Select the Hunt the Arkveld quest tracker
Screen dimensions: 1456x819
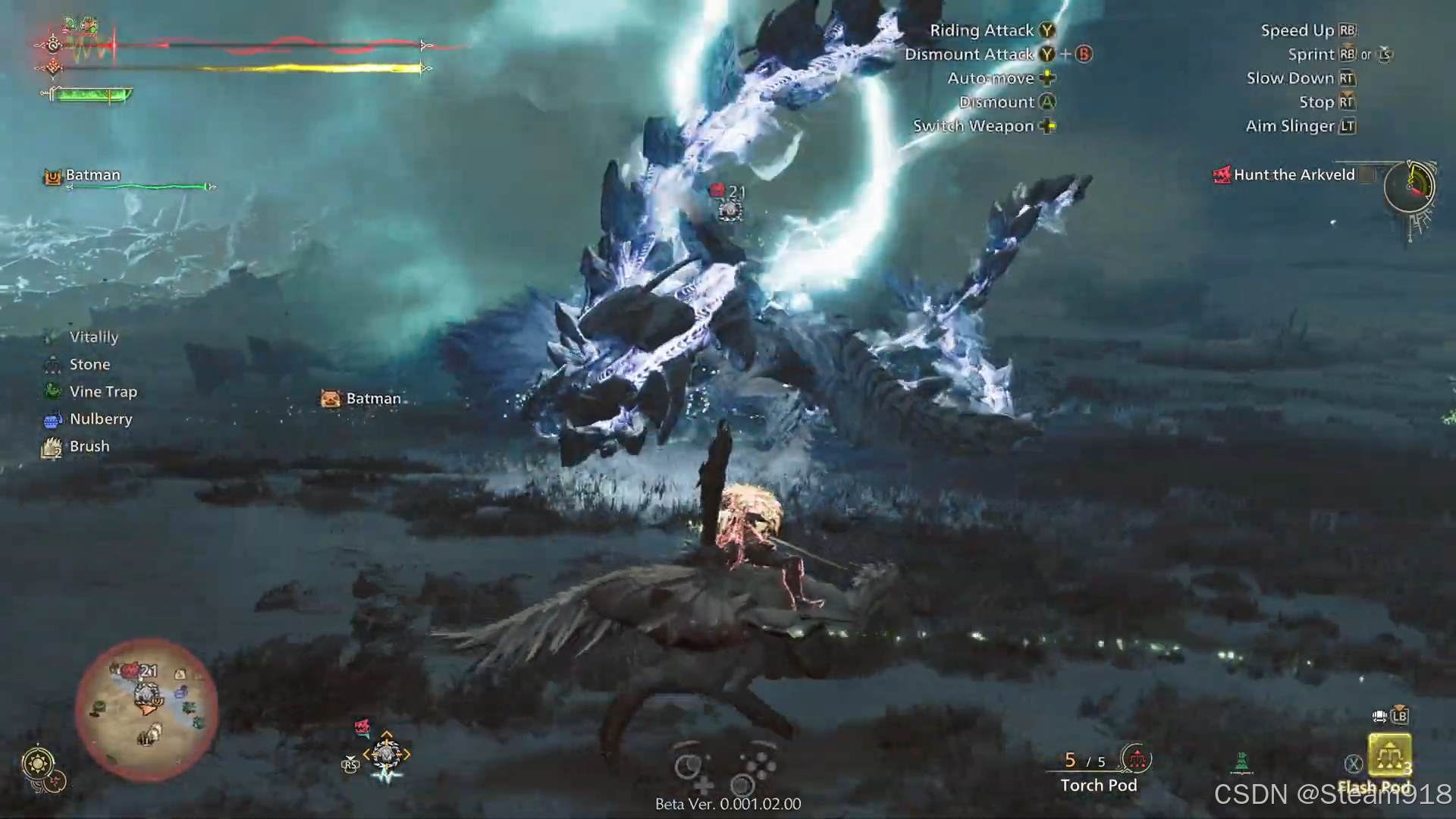[1293, 175]
